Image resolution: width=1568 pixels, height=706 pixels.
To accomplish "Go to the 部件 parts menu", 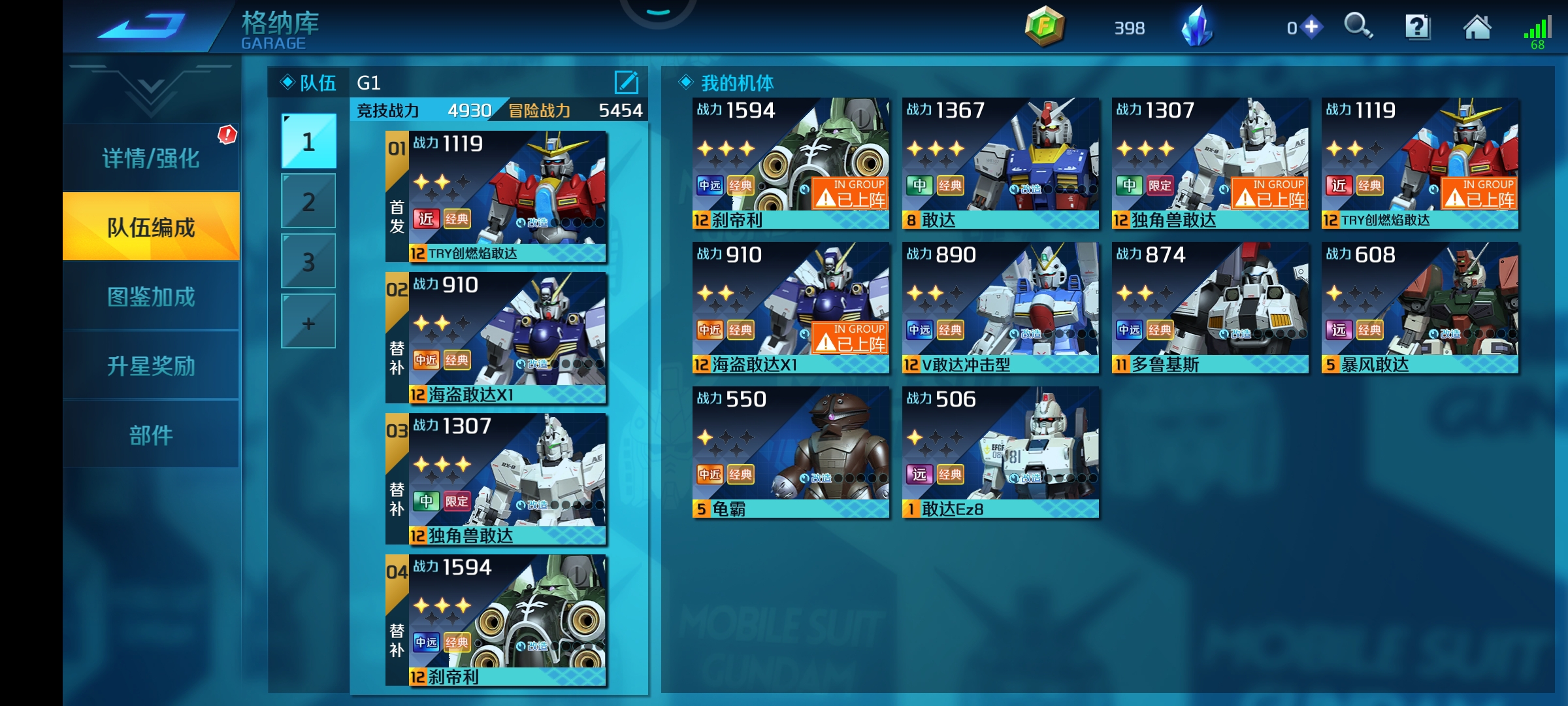I will point(151,435).
